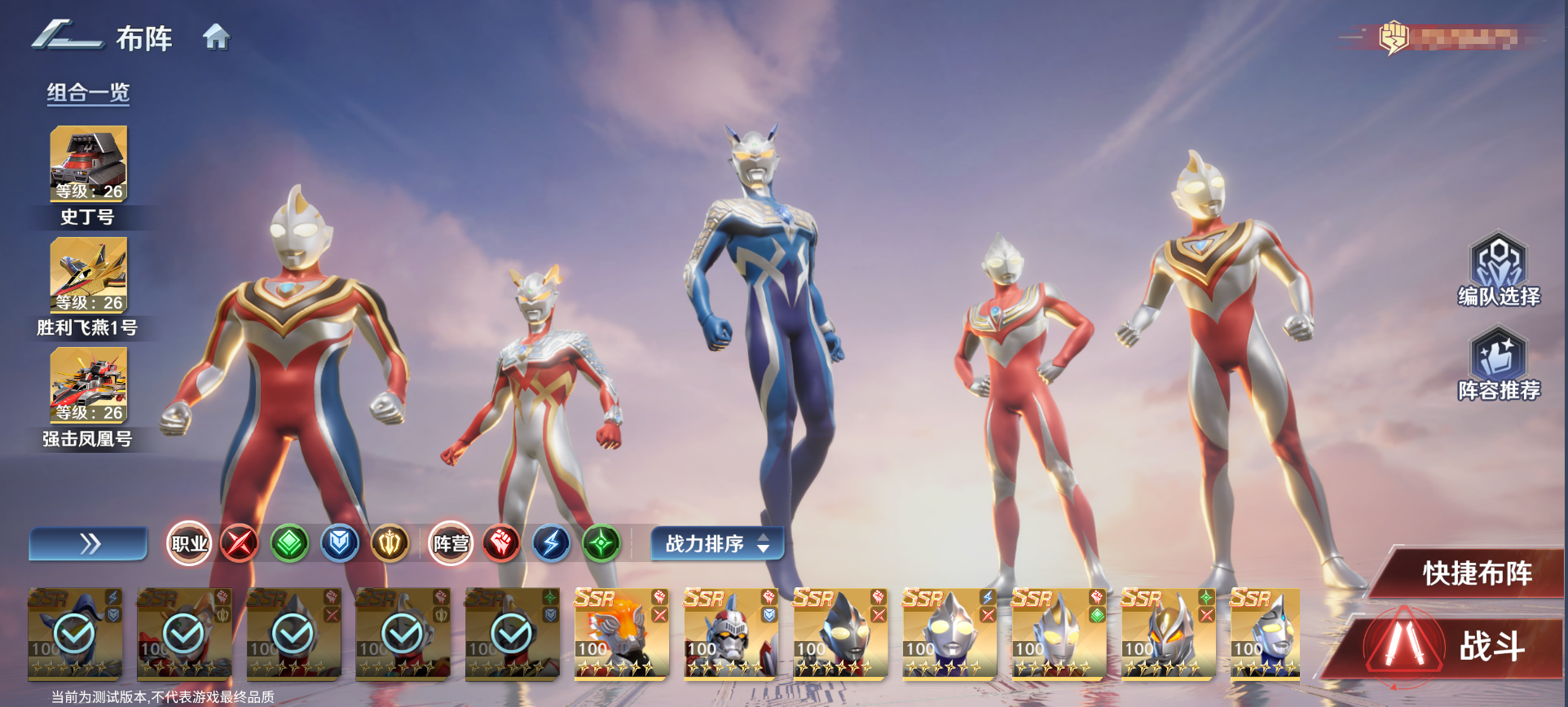Select the 职业 filter category label
The width and height of the screenshot is (1568, 707).
(190, 543)
